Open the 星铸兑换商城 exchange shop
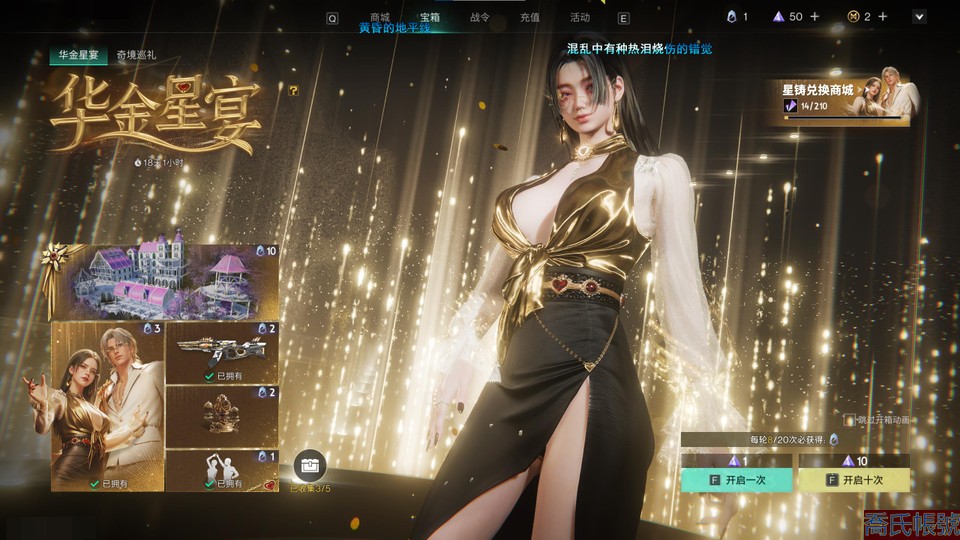Viewport: 960px width, 540px height. click(x=840, y=97)
